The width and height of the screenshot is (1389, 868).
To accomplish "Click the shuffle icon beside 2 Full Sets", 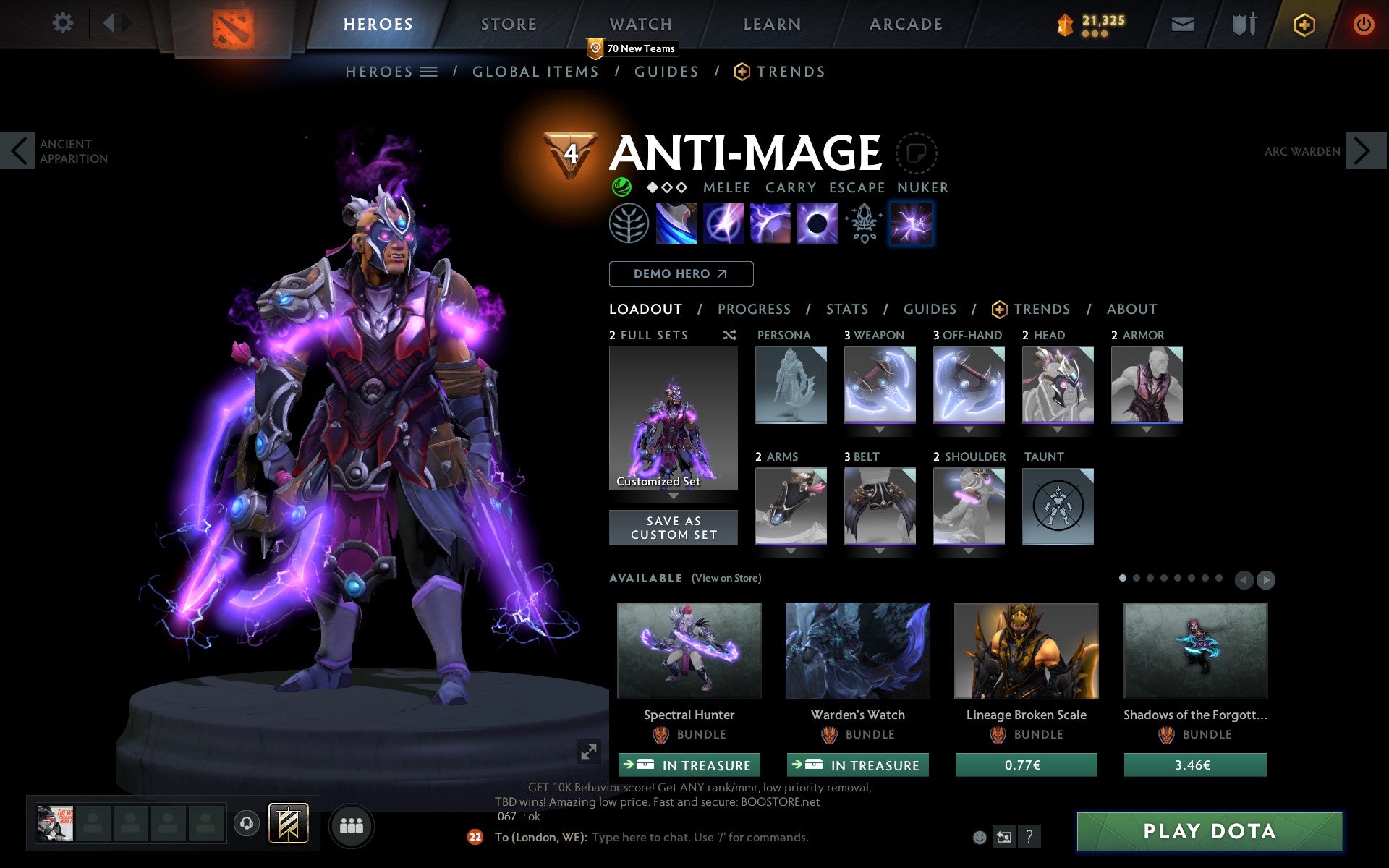I will click(729, 335).
